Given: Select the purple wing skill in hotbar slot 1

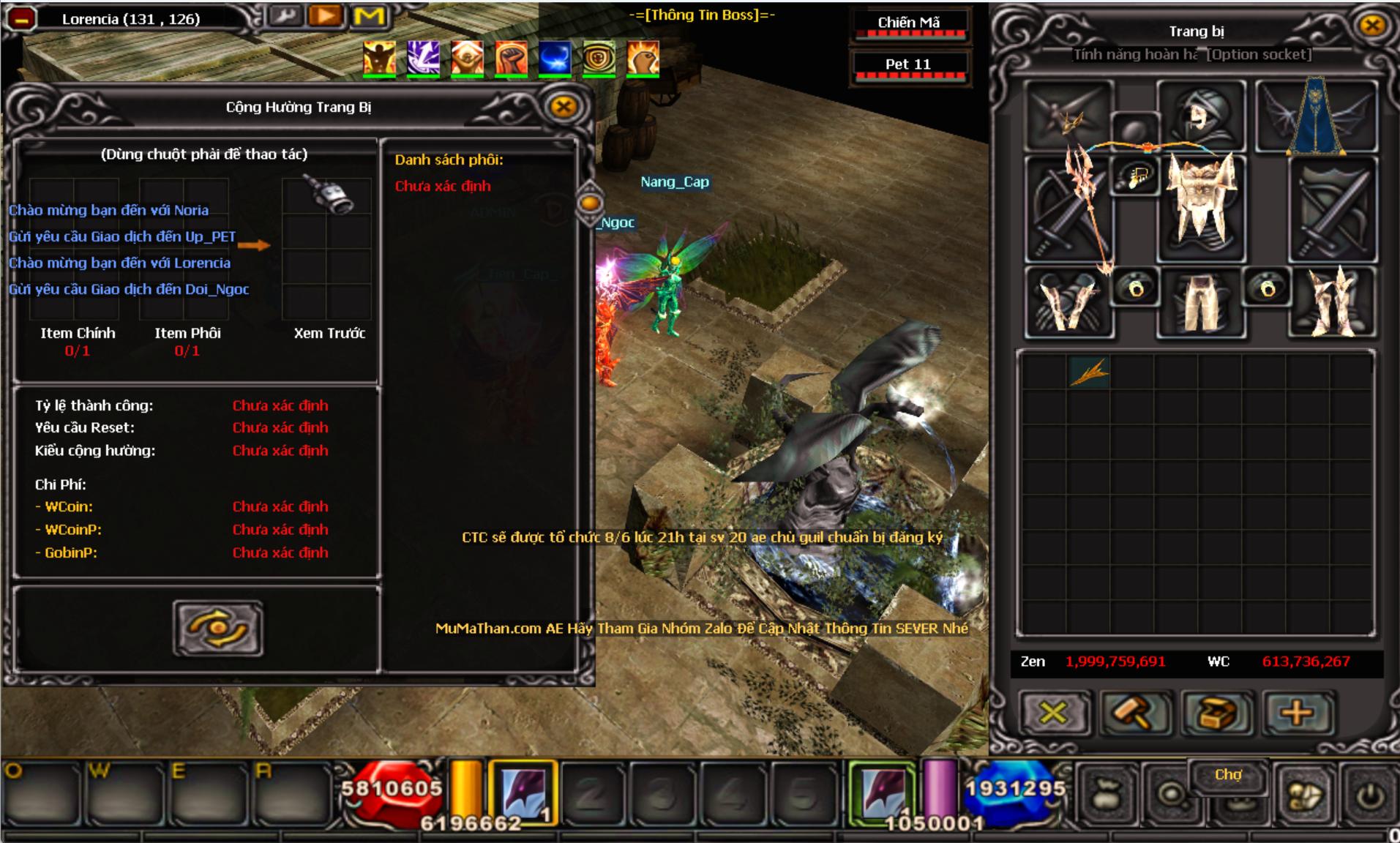Looking at the screenshot, I should tap(523, 793).
